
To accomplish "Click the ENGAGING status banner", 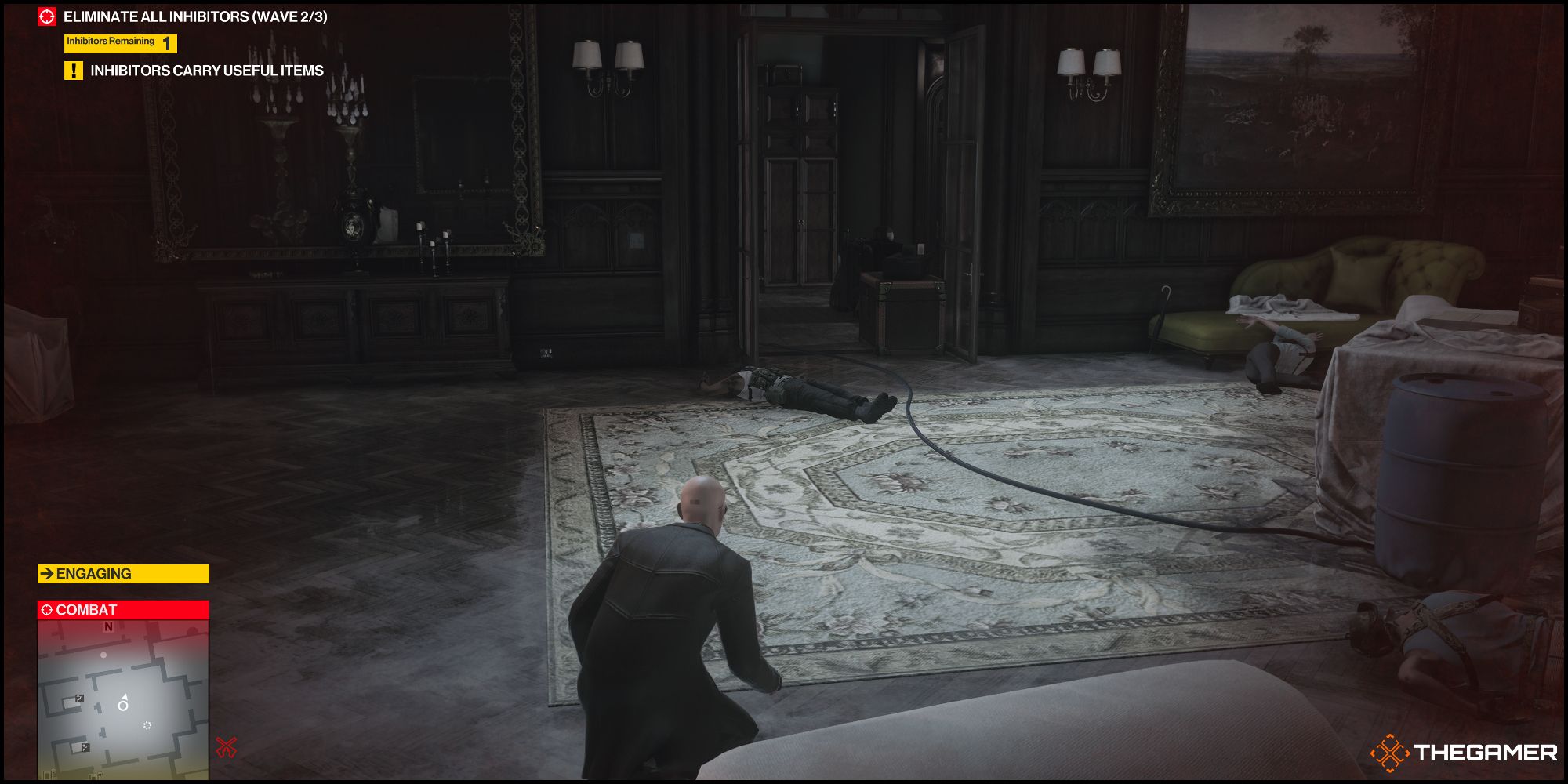I will (x=122, y=573).
